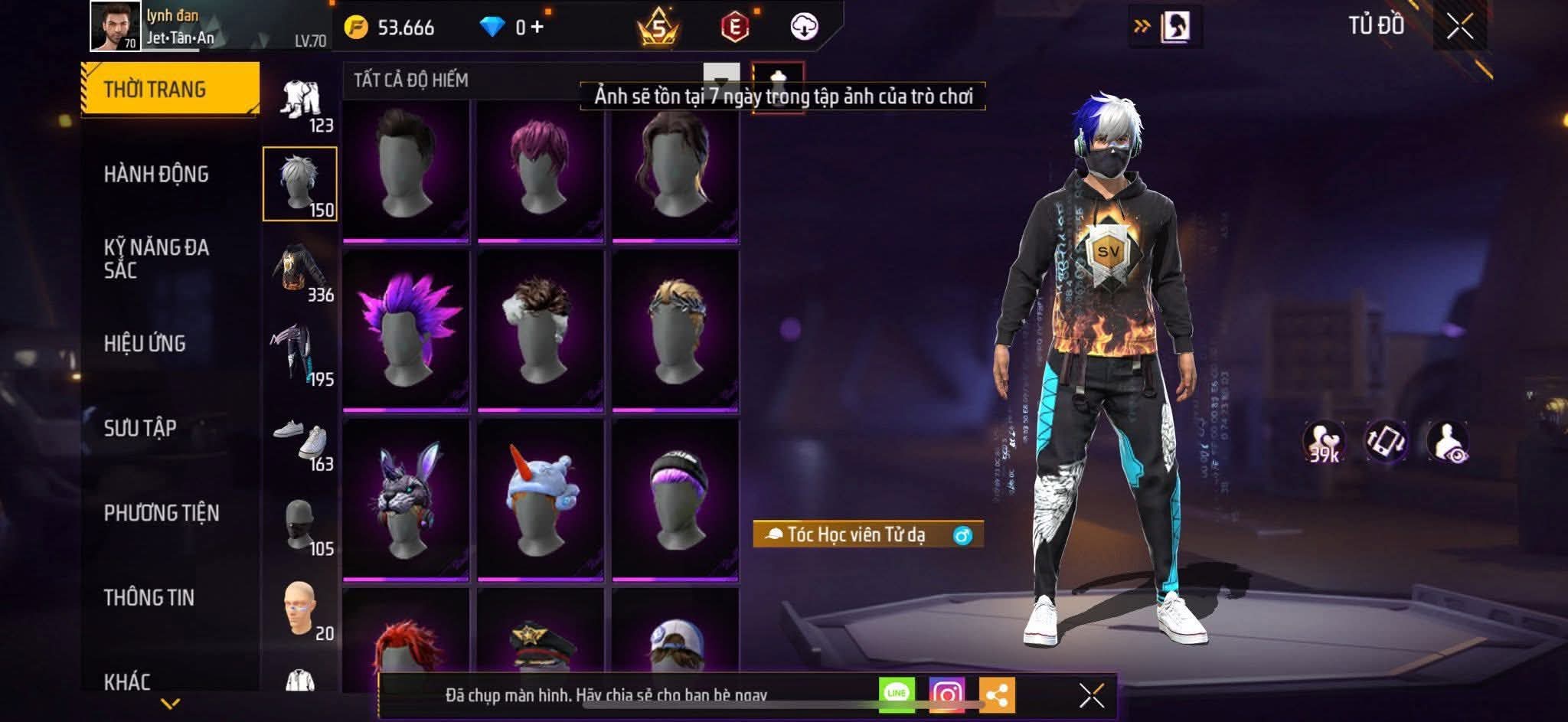Switch to the Hành Động tab

pyautogui.click(x=156, y=175)
